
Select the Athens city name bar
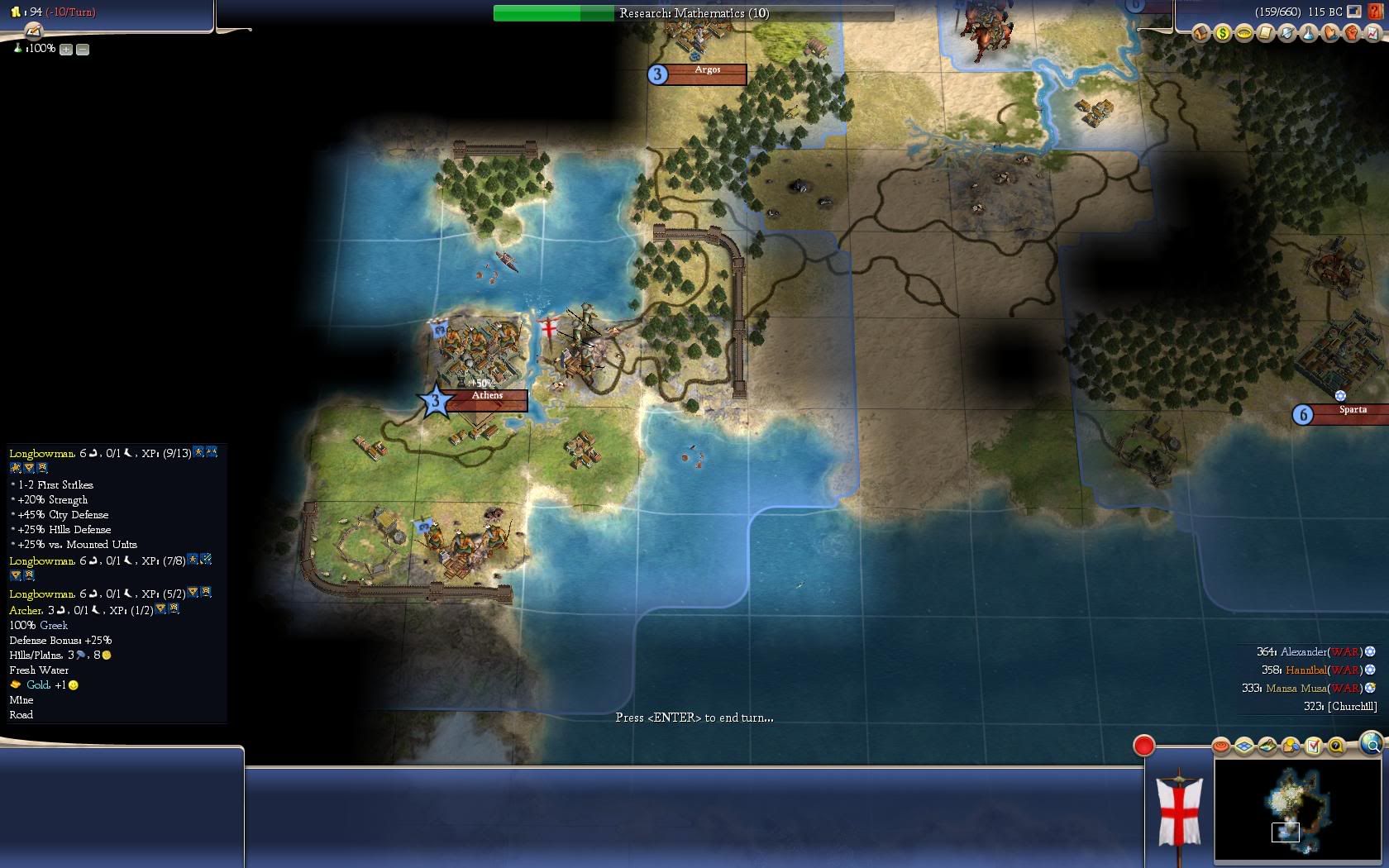[x=487, y=397]
